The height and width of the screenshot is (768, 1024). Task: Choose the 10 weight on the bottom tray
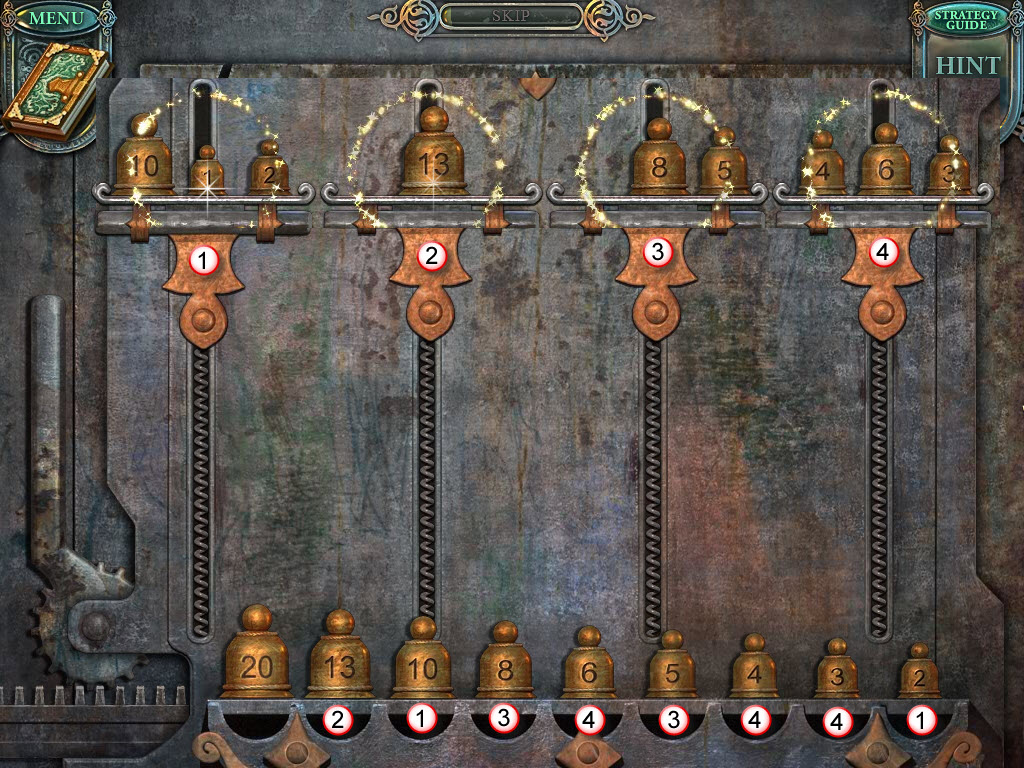click(x=422, y=666)
